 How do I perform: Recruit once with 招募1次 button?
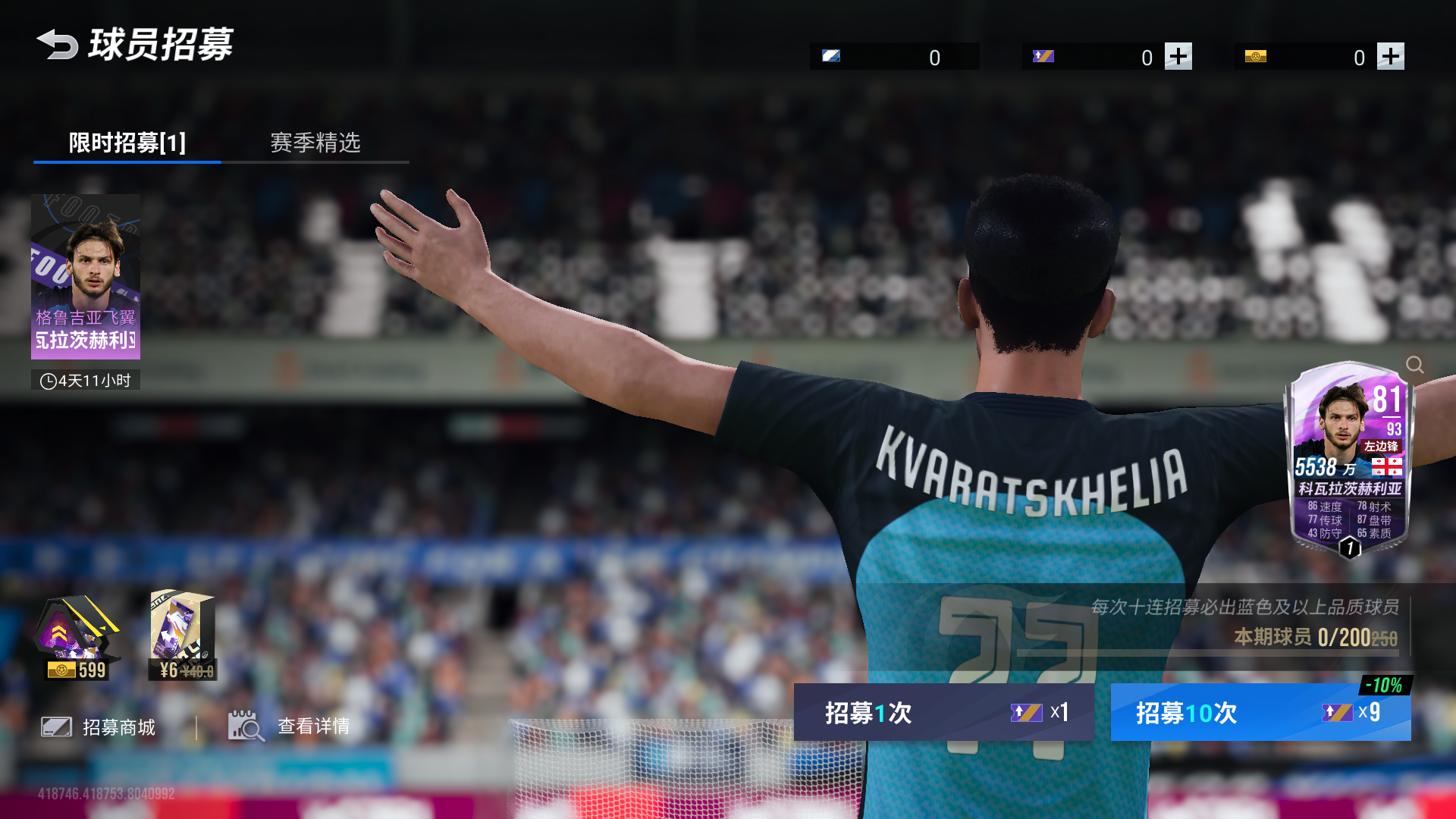(943, 712)
